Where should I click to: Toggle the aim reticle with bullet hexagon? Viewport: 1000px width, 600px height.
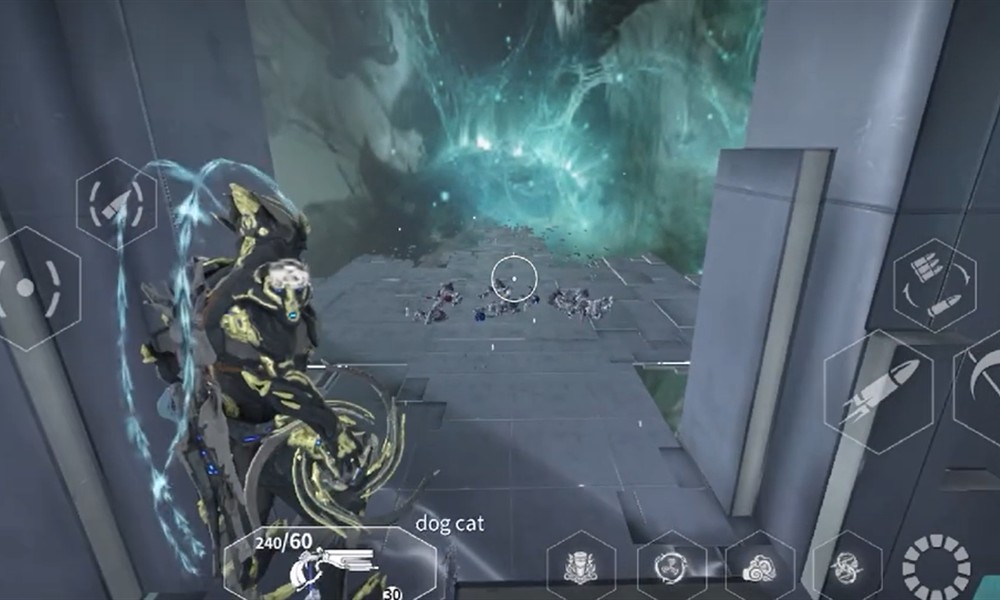116,204
